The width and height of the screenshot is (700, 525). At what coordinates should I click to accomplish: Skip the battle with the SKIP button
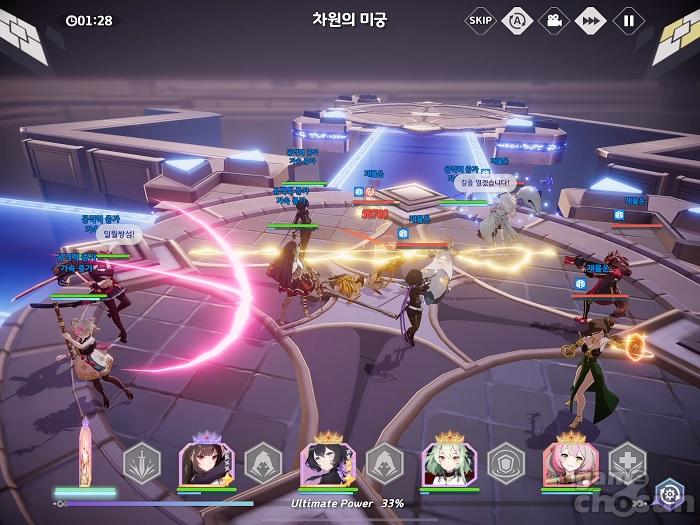(480, 19)
